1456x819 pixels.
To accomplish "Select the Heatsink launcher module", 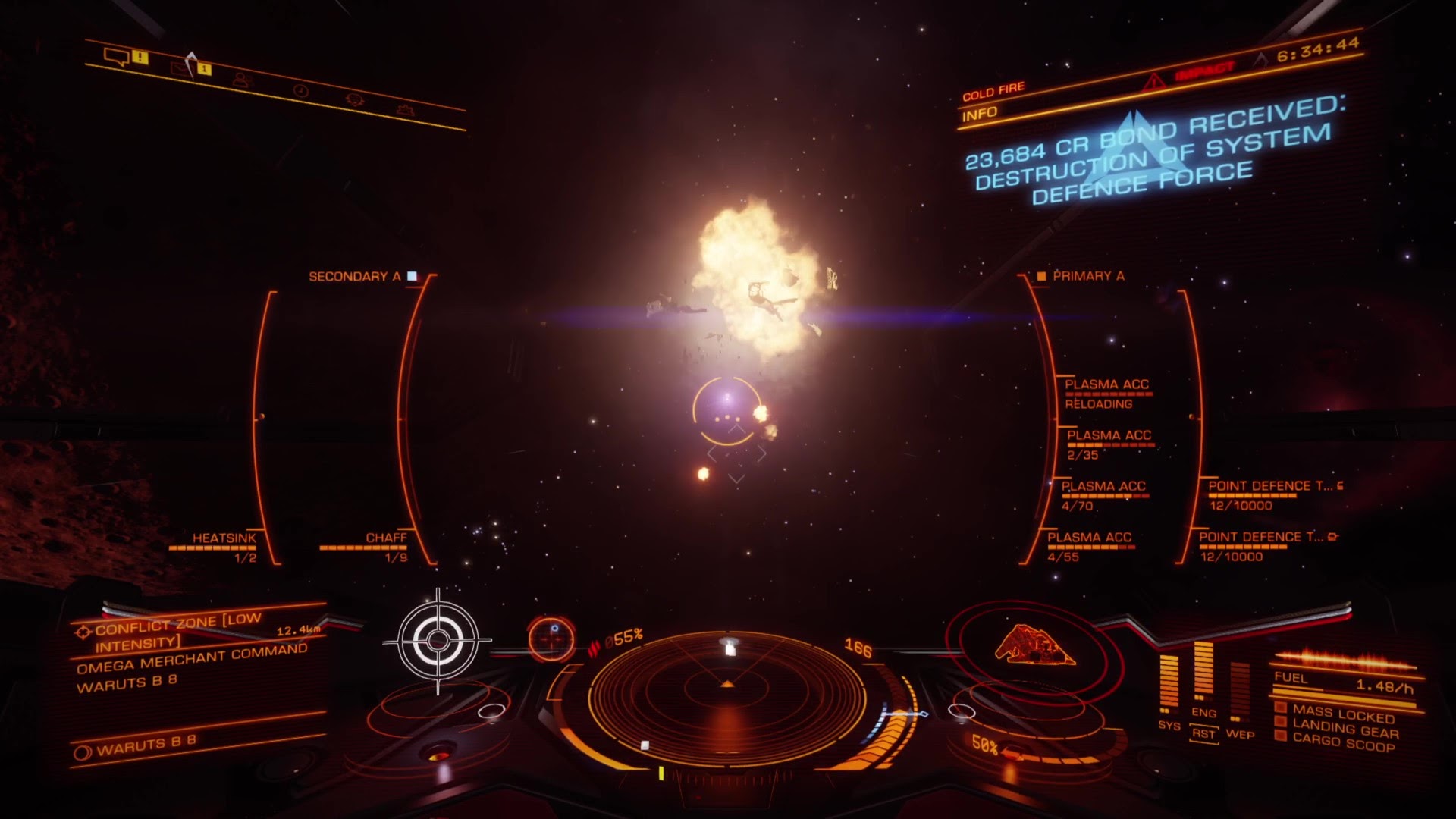I will click(x=224, y=538).
